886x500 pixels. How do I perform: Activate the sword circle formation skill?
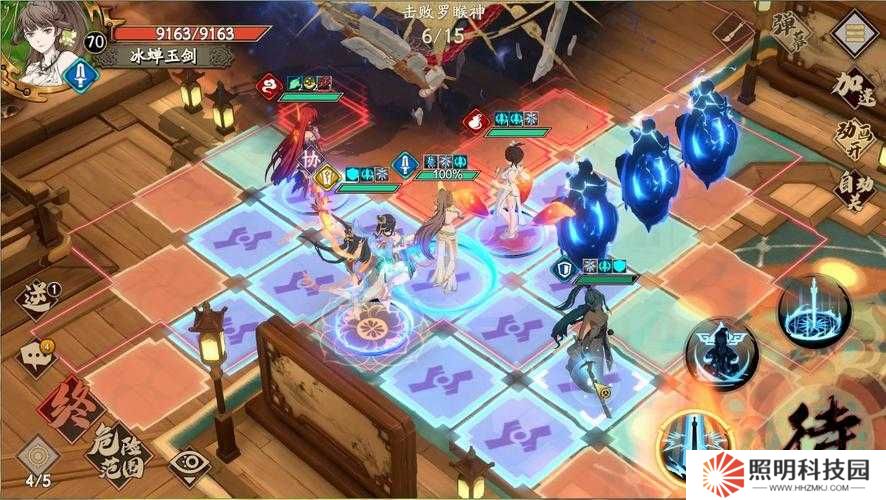pos(813,312)
